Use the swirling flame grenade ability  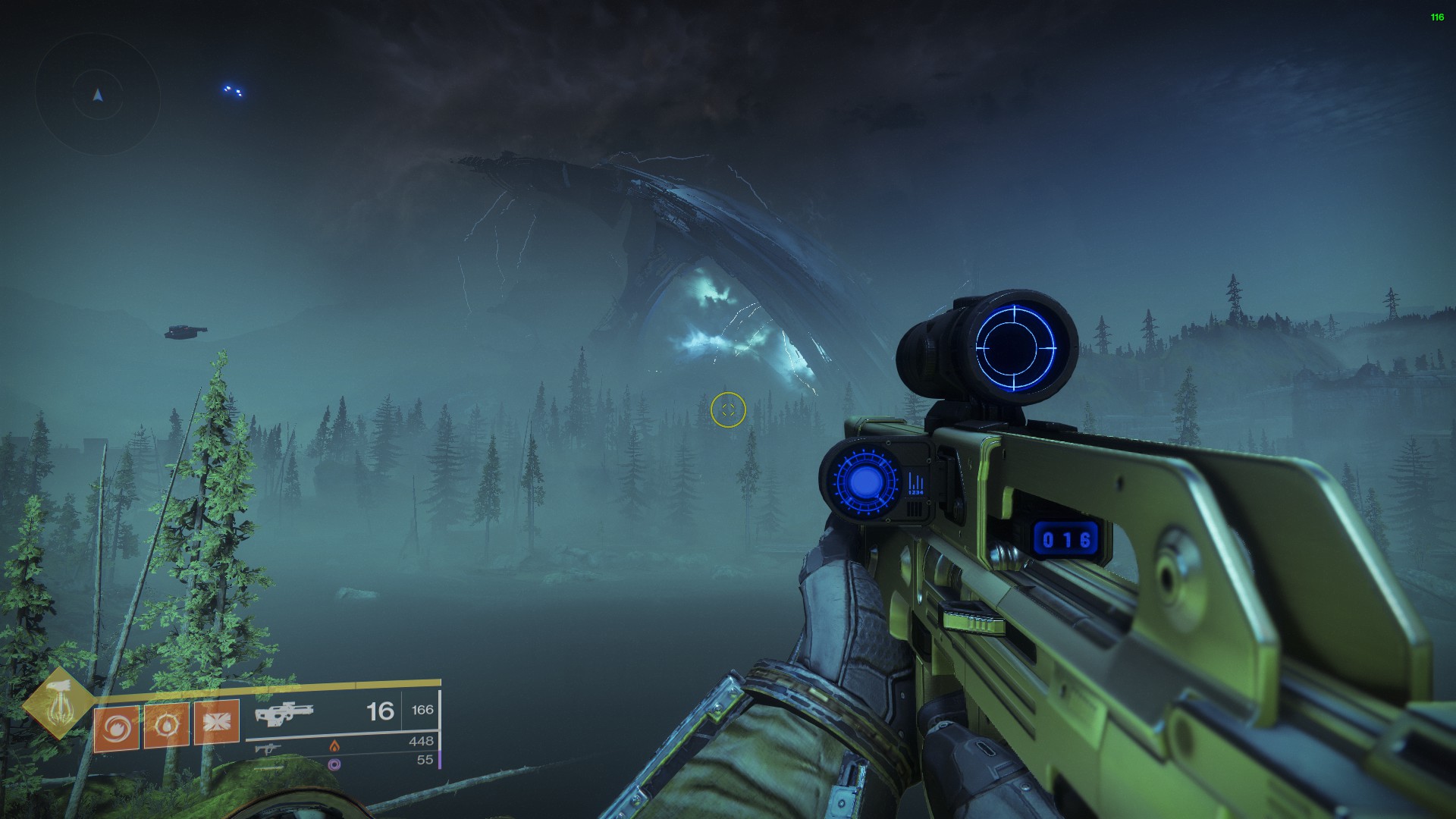pos(117,727)
